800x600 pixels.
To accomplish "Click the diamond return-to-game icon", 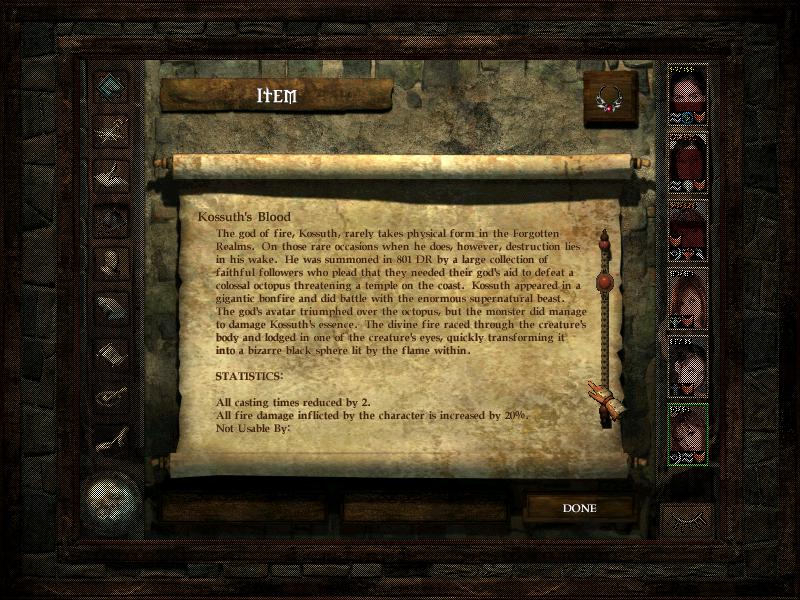I will 111,85.
